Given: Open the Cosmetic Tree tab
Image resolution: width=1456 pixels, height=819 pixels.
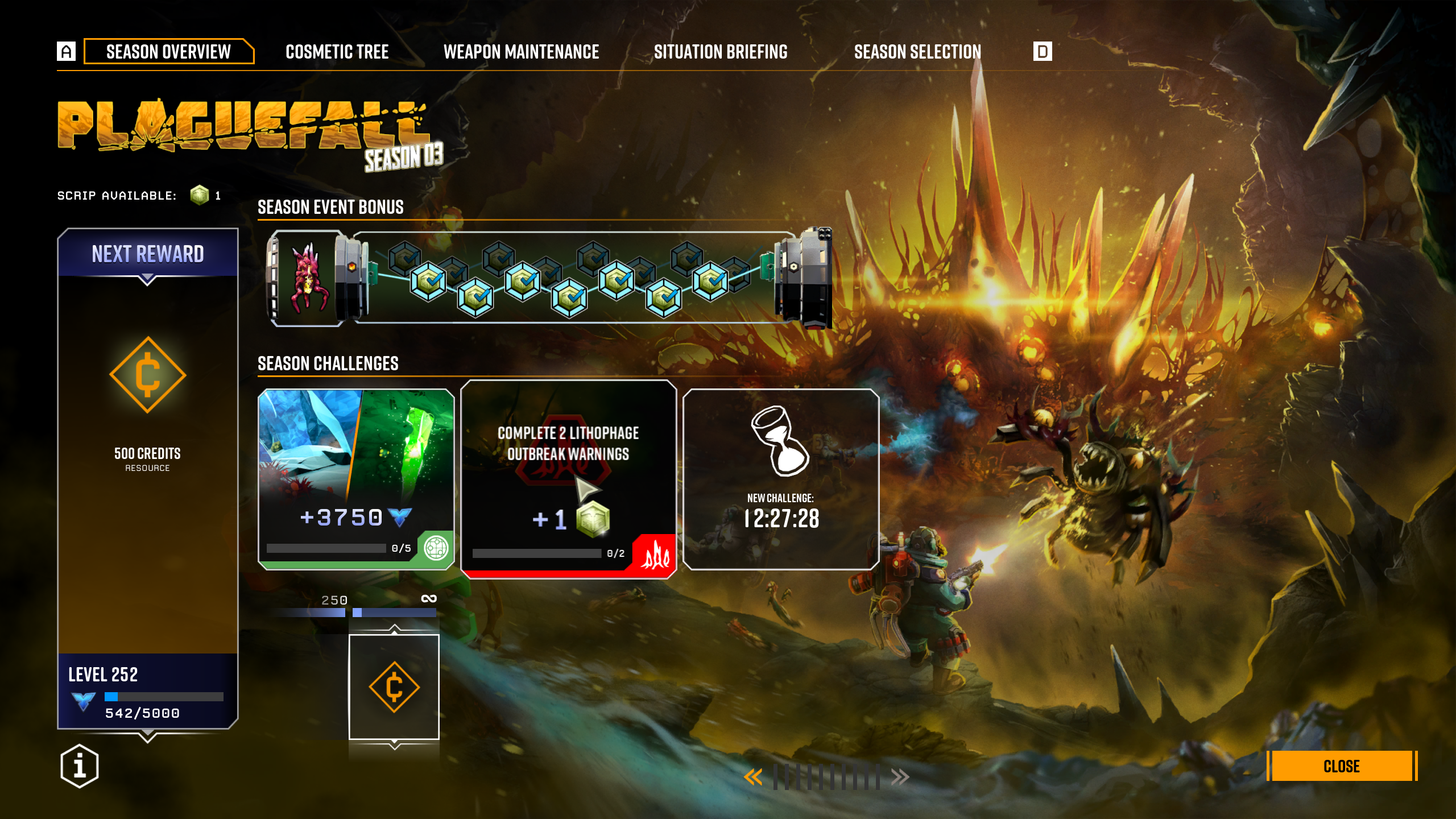Looking at the screenshot, I should pyautogui.click(x=337, y=52).
